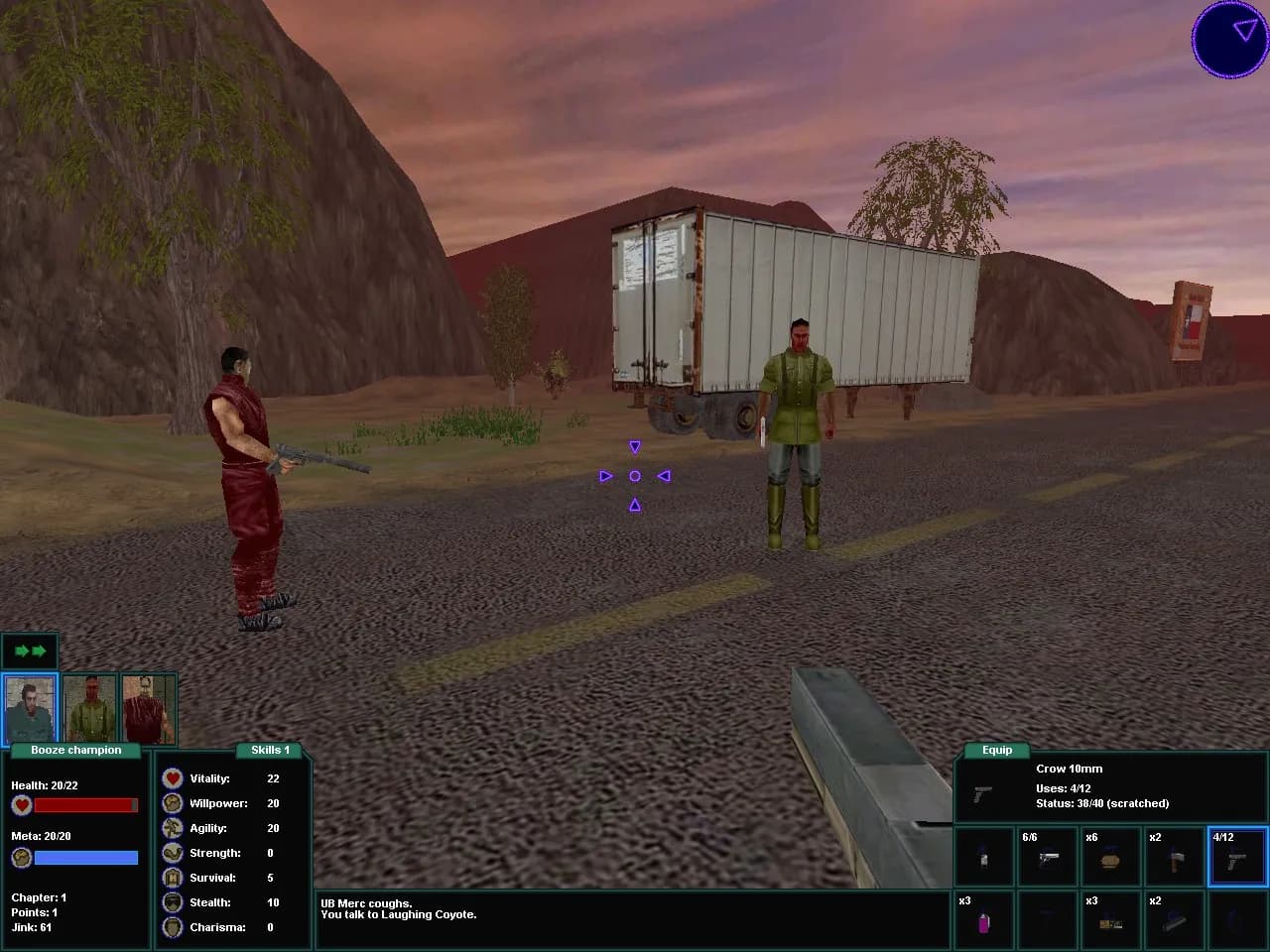Click the compass in the top-right corner

click(x=1230, y=41)
